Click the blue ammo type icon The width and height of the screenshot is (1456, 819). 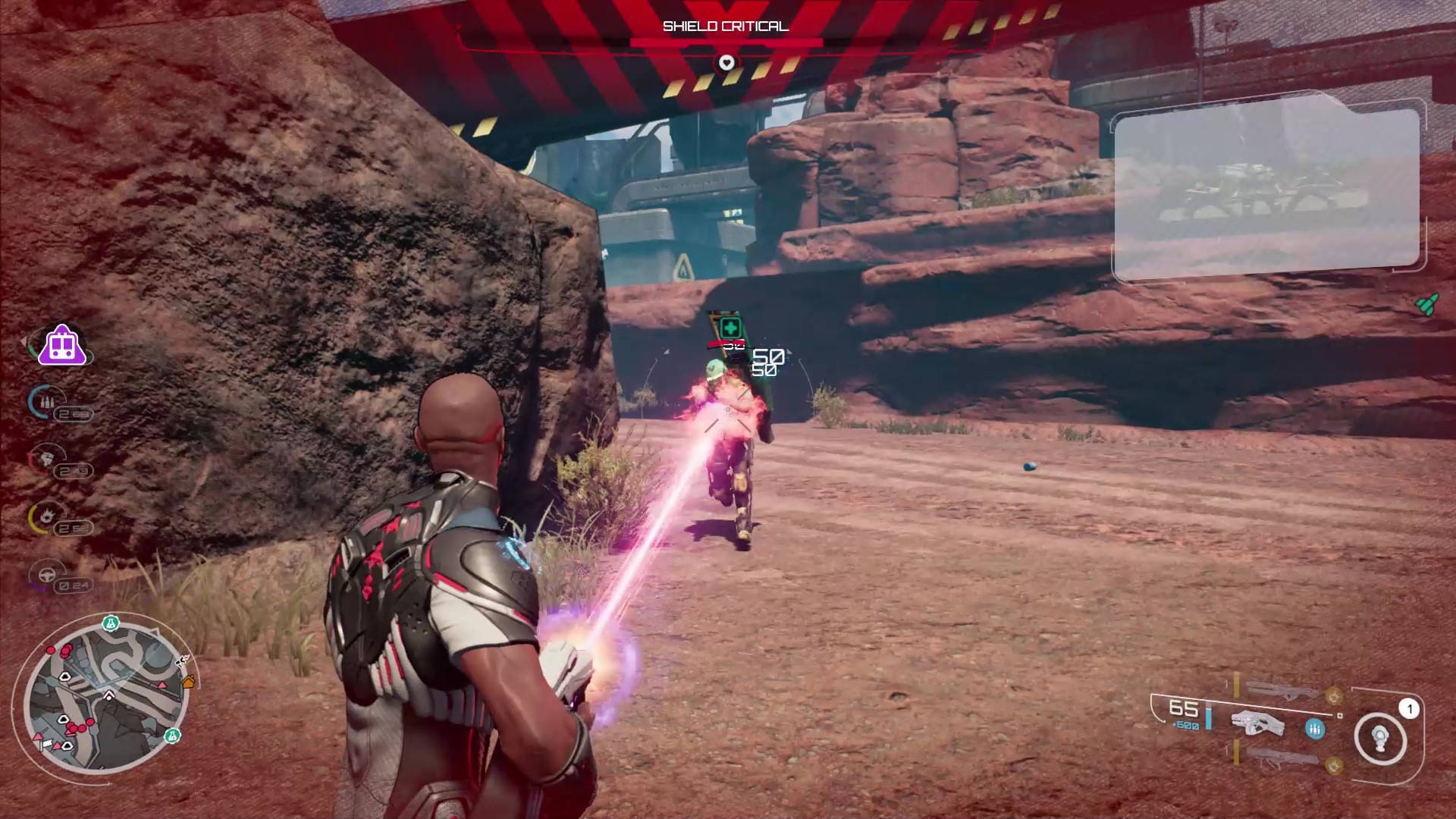pos(1315,729)
